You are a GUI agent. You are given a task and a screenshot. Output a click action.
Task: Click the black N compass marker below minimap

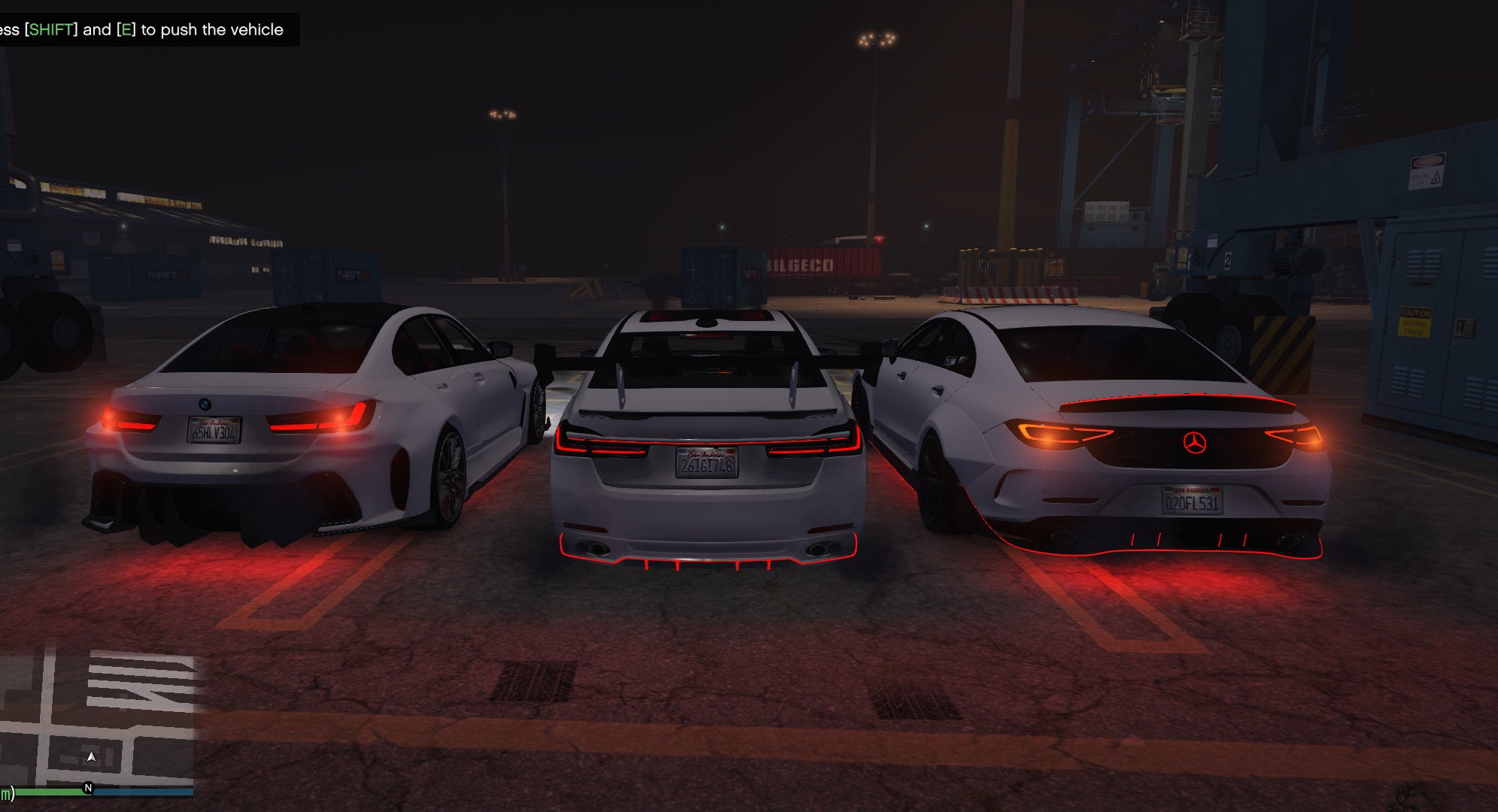pyautogui.click(x=89, y=789)
